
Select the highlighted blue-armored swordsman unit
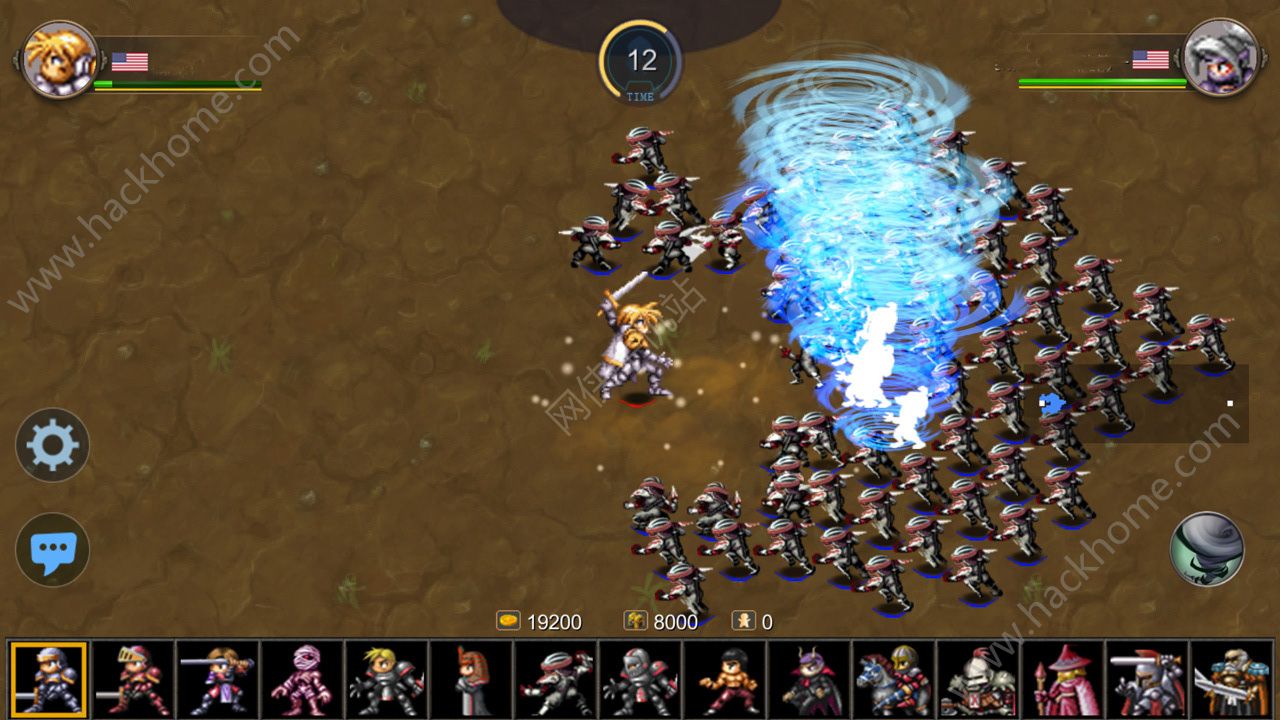[x=49, y=680]
